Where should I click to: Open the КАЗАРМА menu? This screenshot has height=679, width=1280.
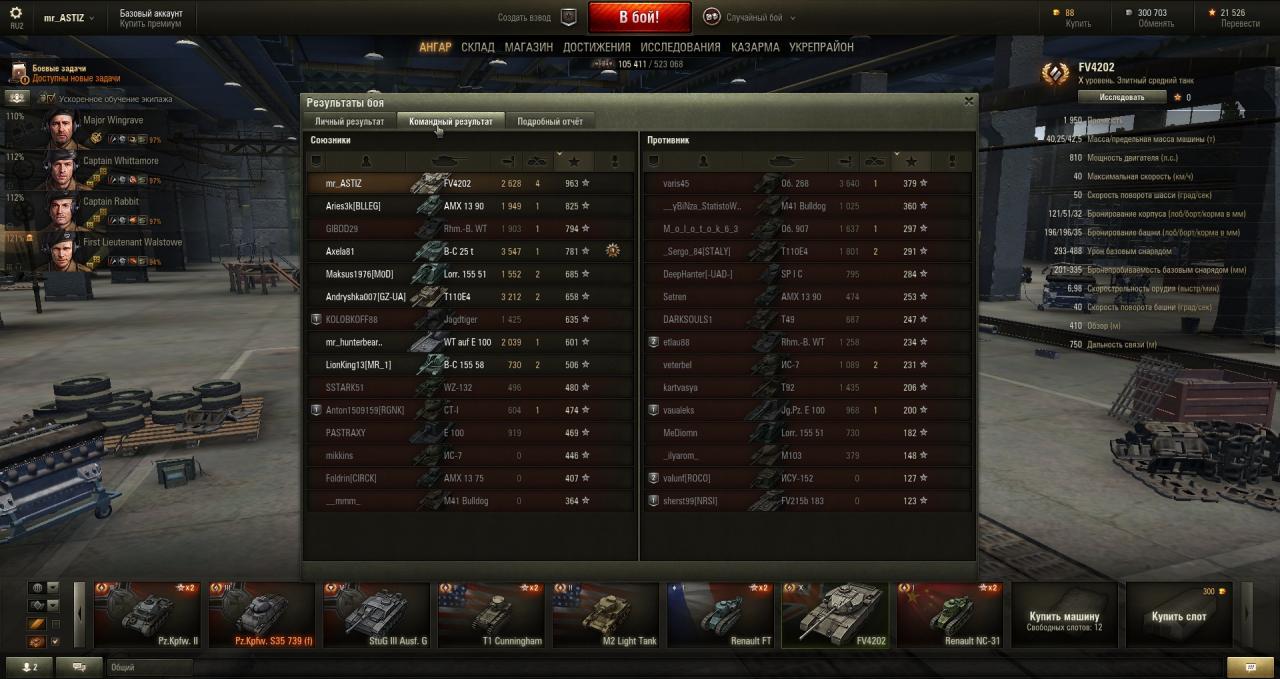point(755,47)
